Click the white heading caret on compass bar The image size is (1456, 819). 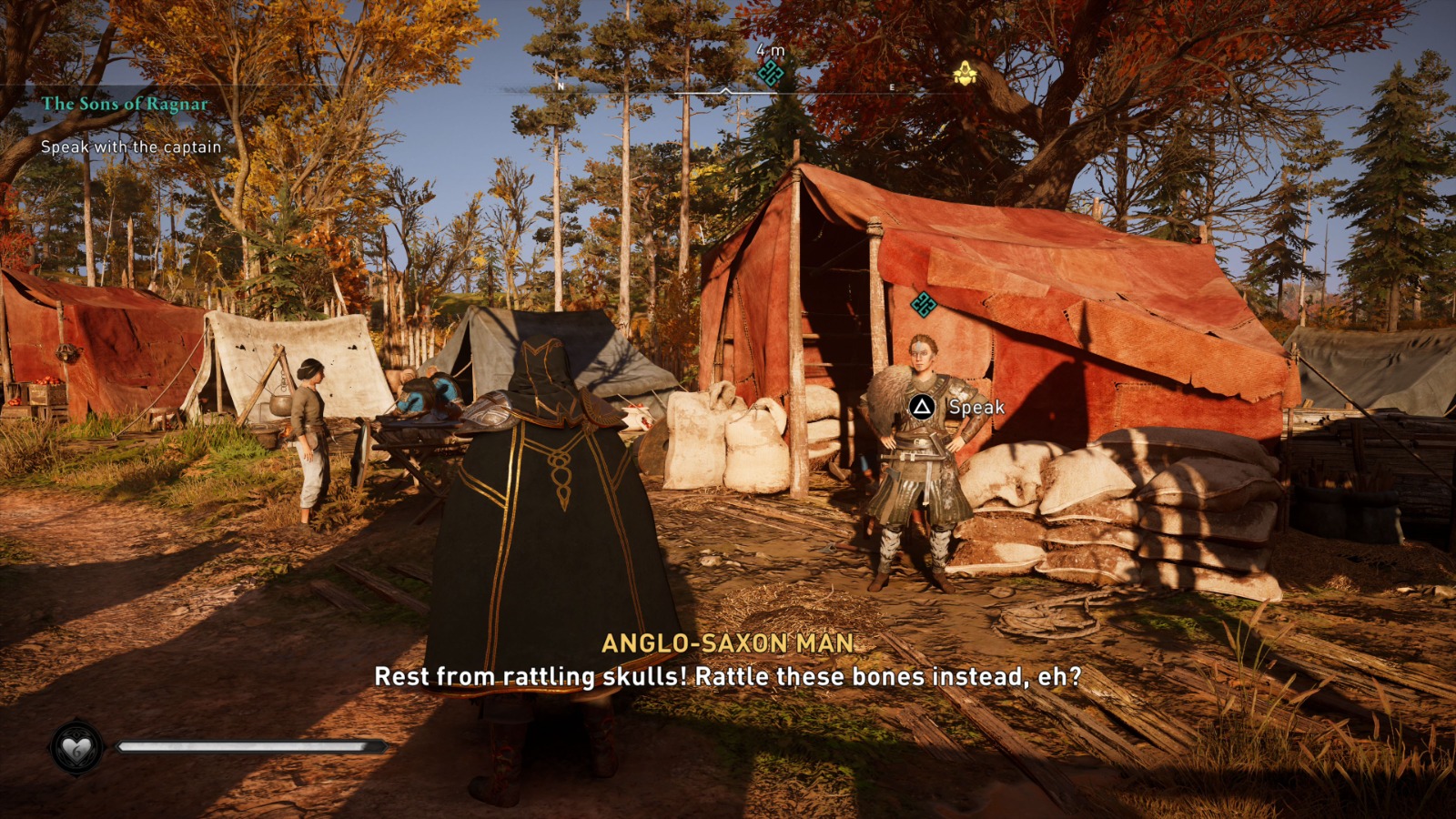click(x=723, y=91)
